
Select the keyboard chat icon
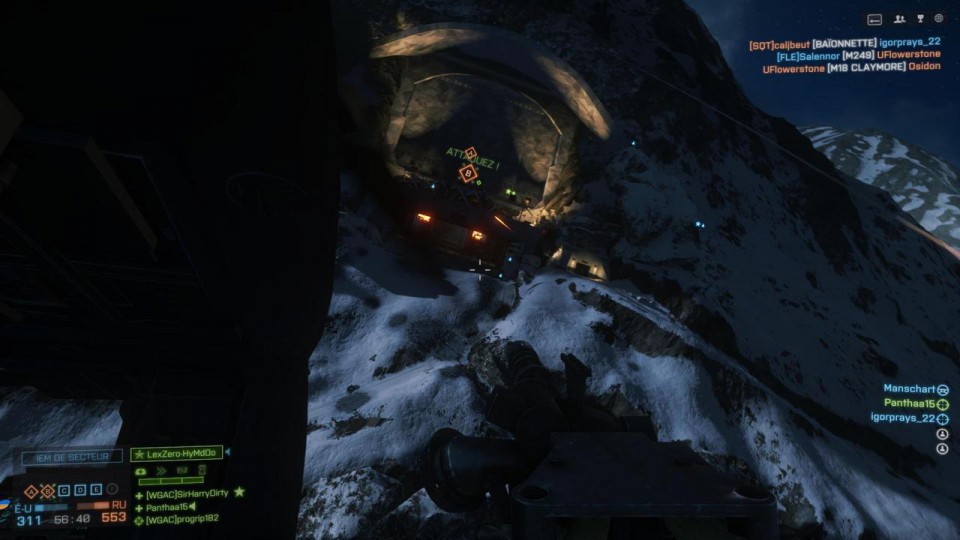click(874, 19)
